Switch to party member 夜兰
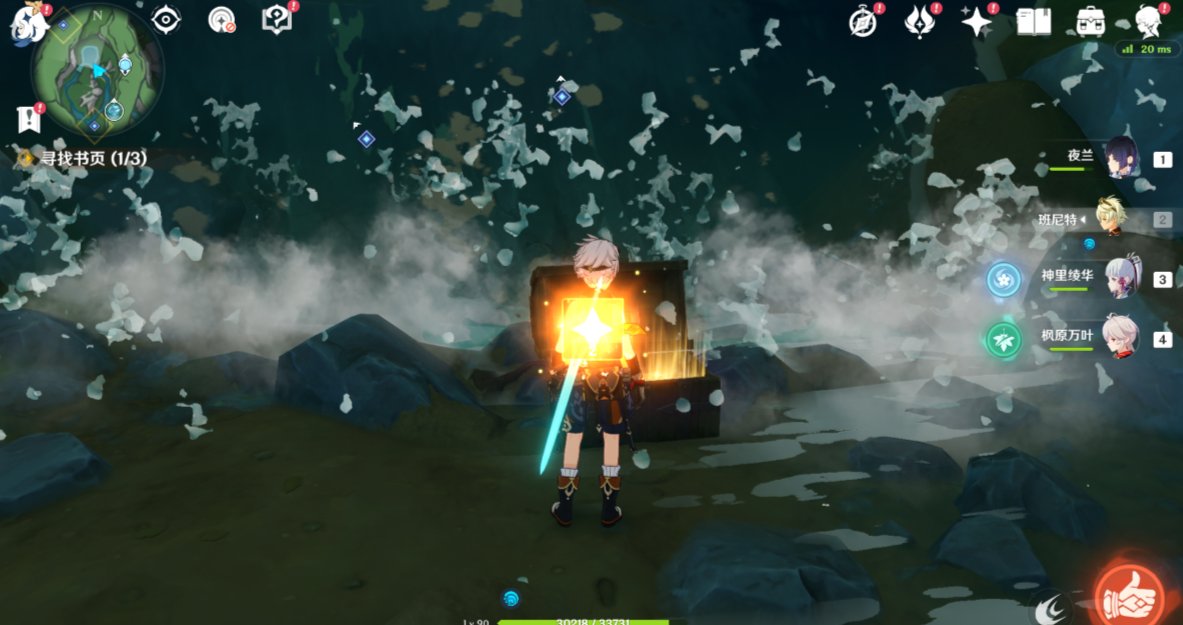Screen dimensions: 1183x625 [1119, 158]
